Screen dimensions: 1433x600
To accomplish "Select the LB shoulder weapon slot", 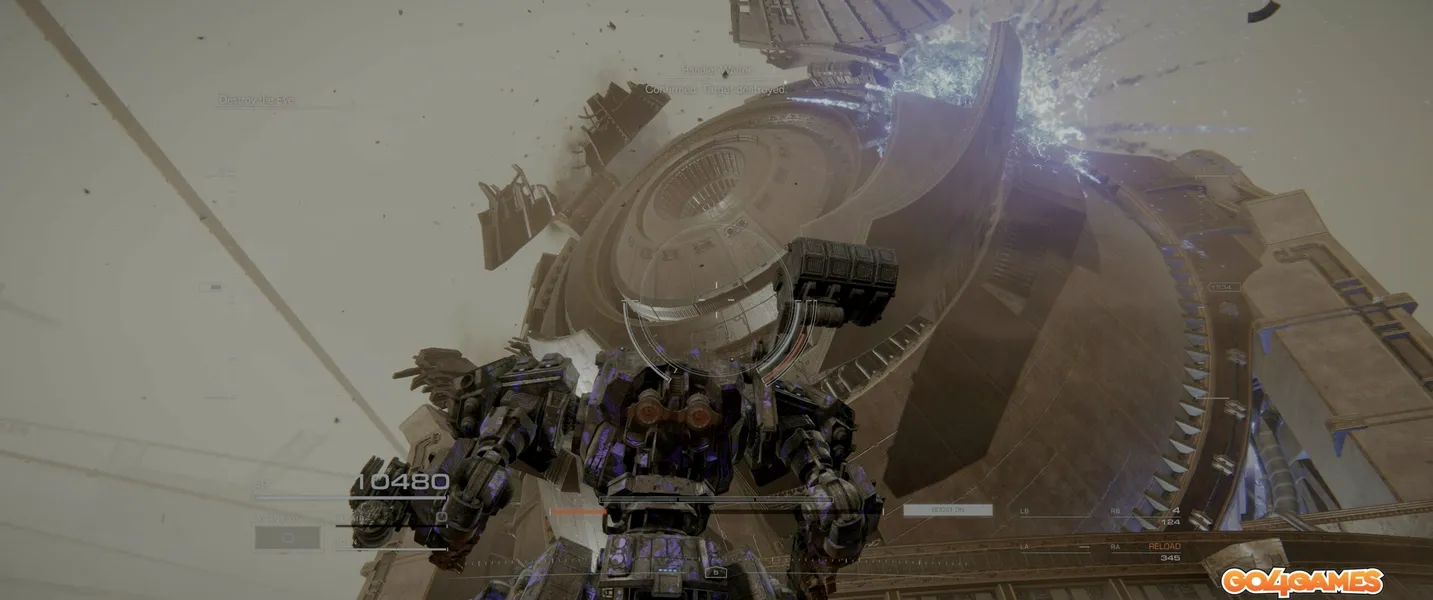I will [x=1026, y=512].
